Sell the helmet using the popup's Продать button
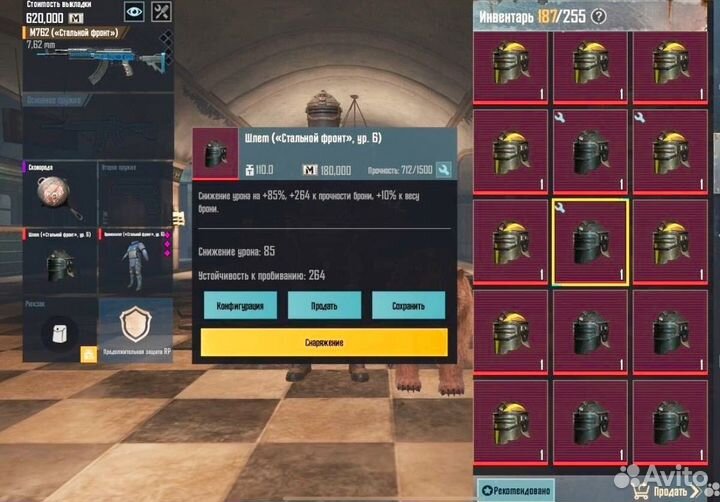 (324, 305)
